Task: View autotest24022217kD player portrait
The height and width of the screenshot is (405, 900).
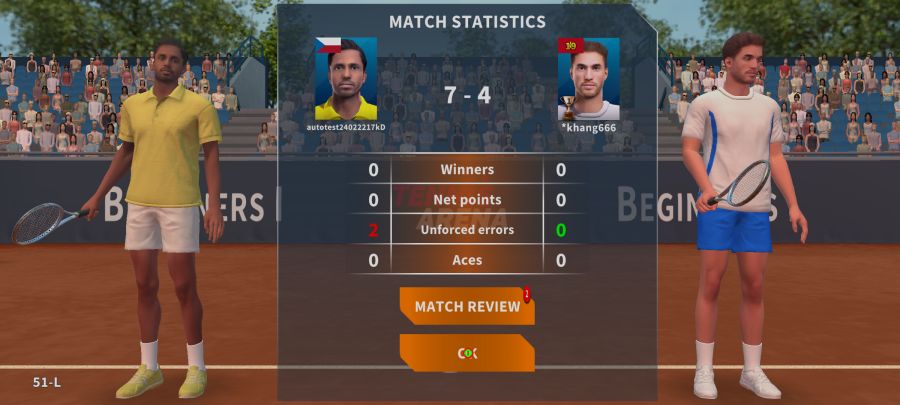Action: (346, 79)
